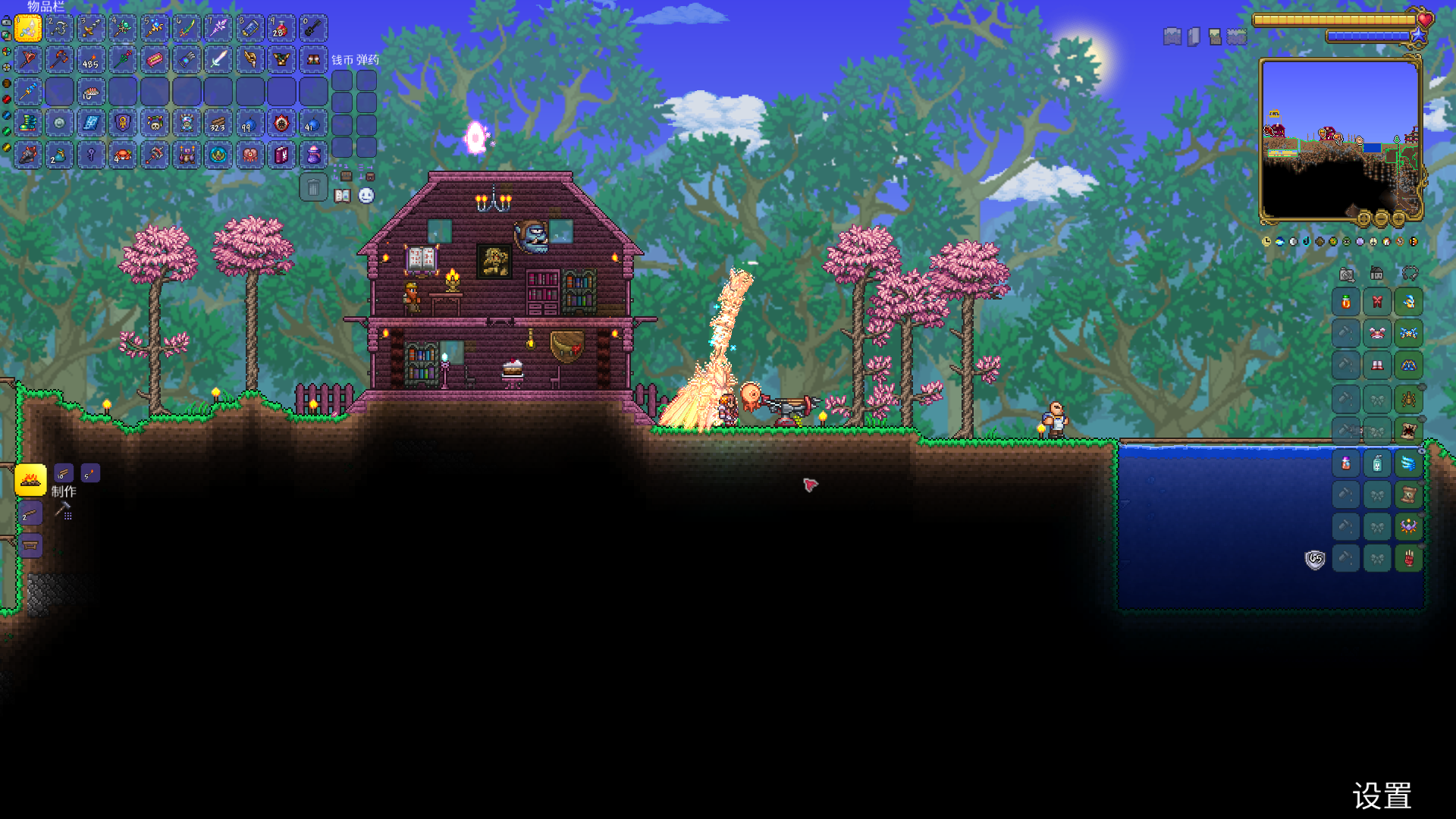Click the wings accessory slot

1408,463
